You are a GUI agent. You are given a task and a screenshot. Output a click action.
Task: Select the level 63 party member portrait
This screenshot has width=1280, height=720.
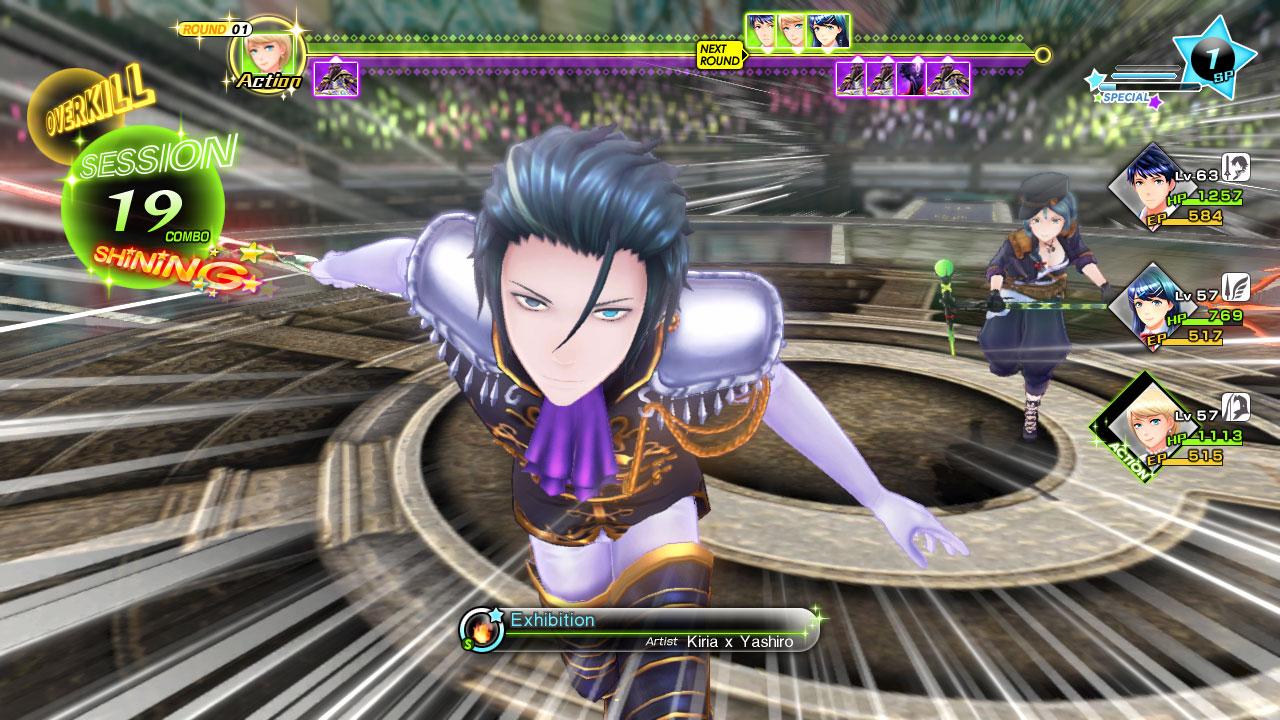1150,188
